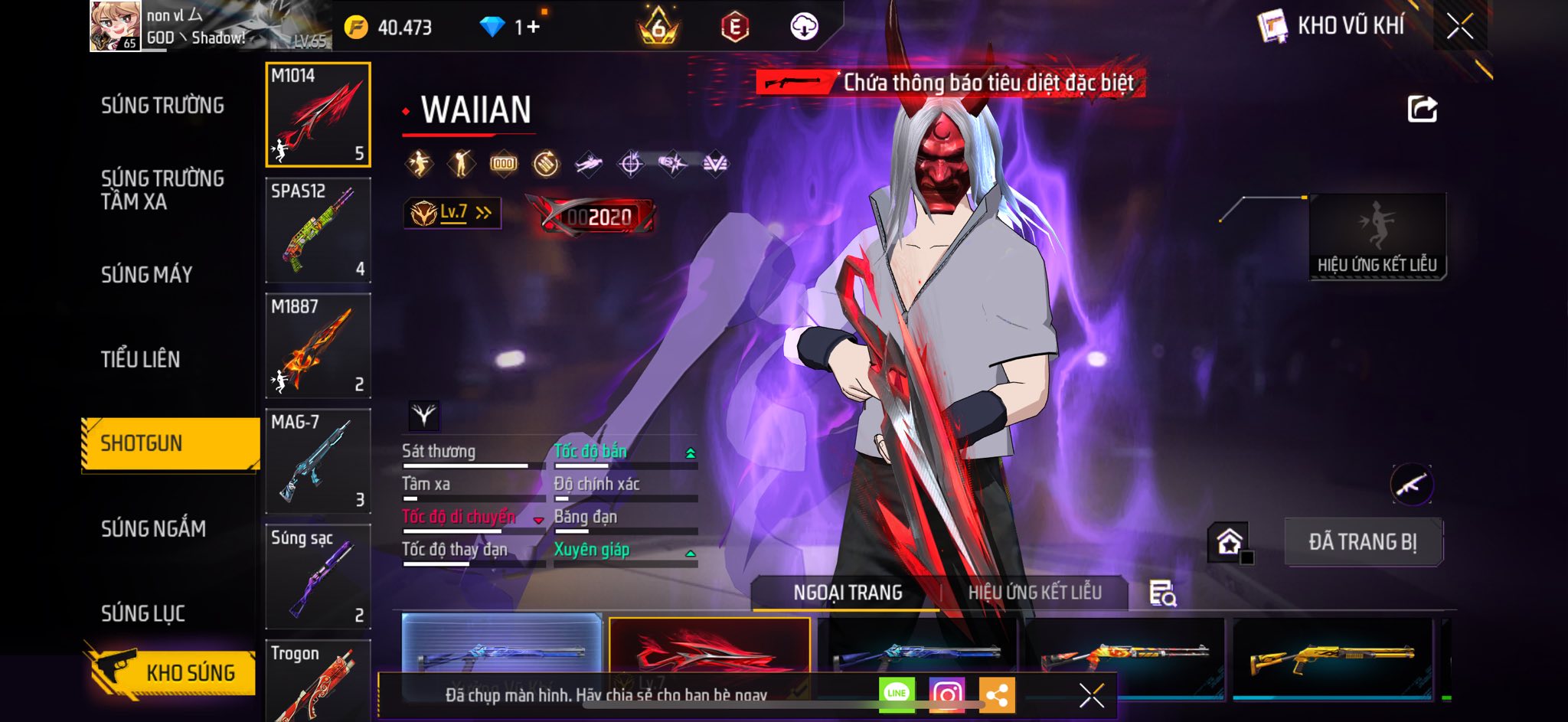Click the ĐÃ TRANG BỊ button
1568x722 pixels.
pyautogui.click(x=1363, y=542)
